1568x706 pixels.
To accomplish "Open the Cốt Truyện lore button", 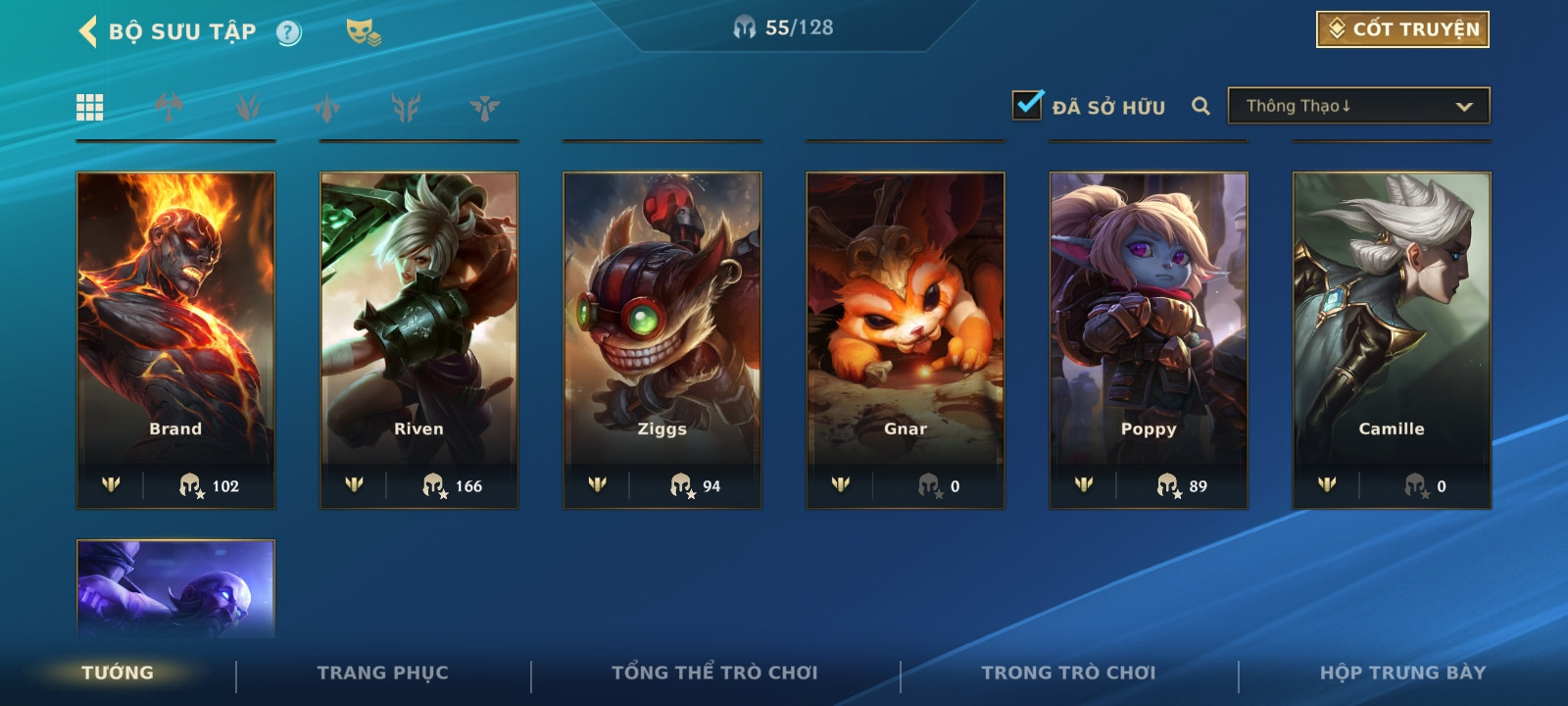I will point(1402,29).
